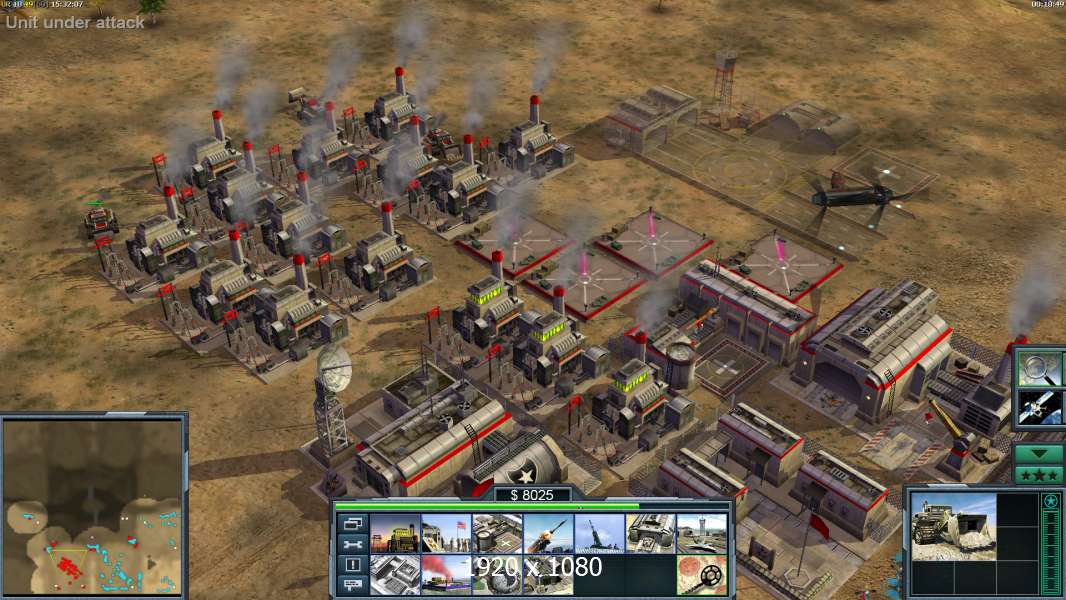Queue the Patriot missile defense icon
Image resolution: width=1066 pixels, height=600 pixels.
pyautogui.click(x=548, y=534)
